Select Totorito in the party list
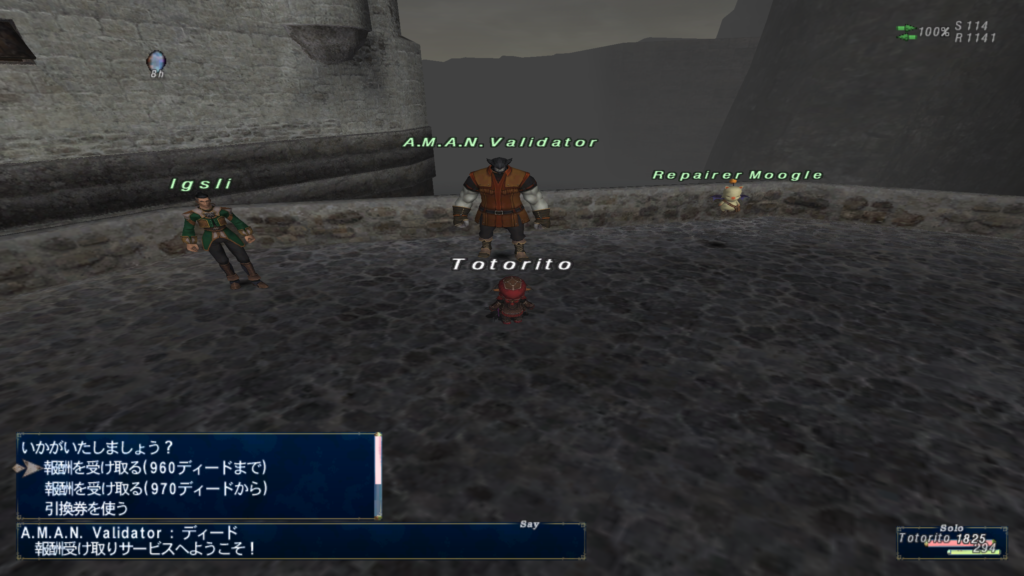This screenshot has width=1024, height=576. click(x=950, y=540)
